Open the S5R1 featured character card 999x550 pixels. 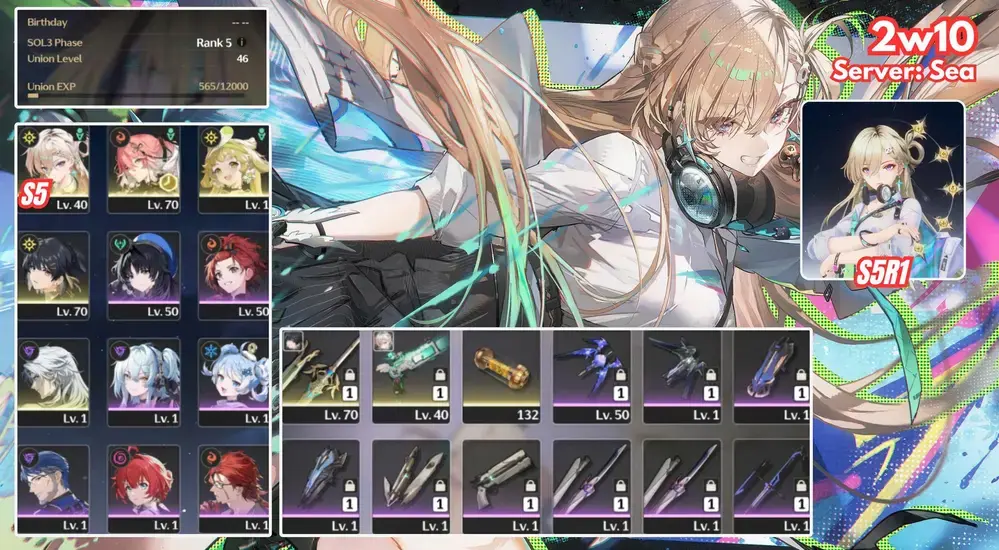click(x=882, y=190)
